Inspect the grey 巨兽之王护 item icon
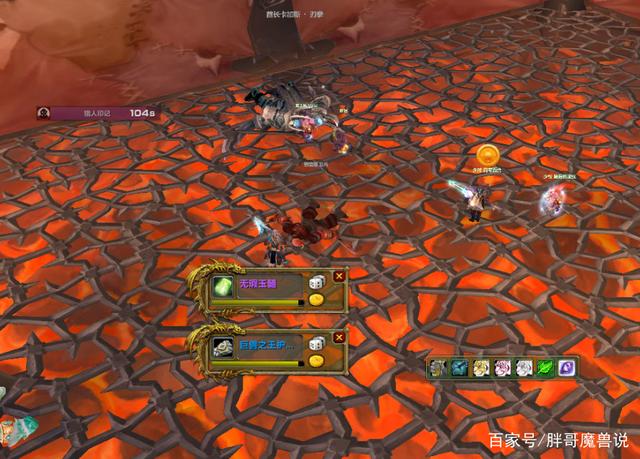The height and width of the screenshot is (459, 640). [x=222, y=348]
